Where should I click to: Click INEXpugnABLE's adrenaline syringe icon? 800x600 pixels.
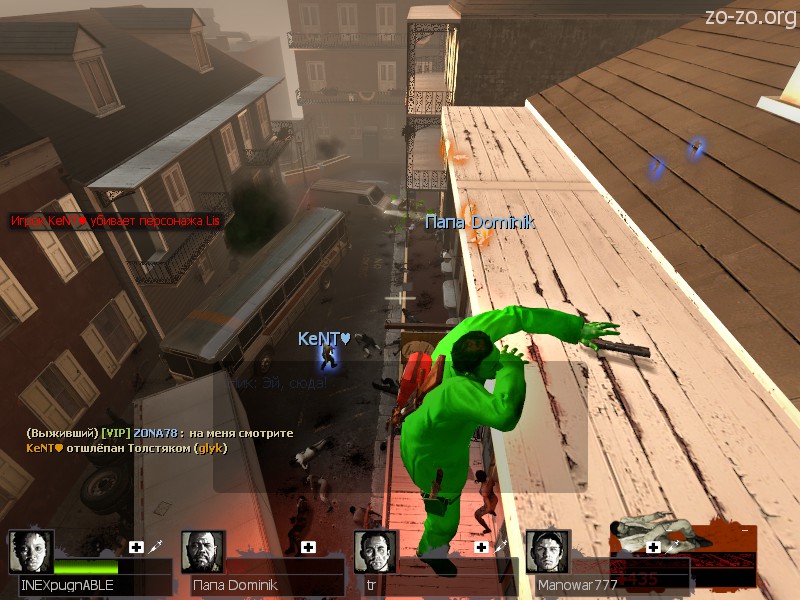[157, 547]
